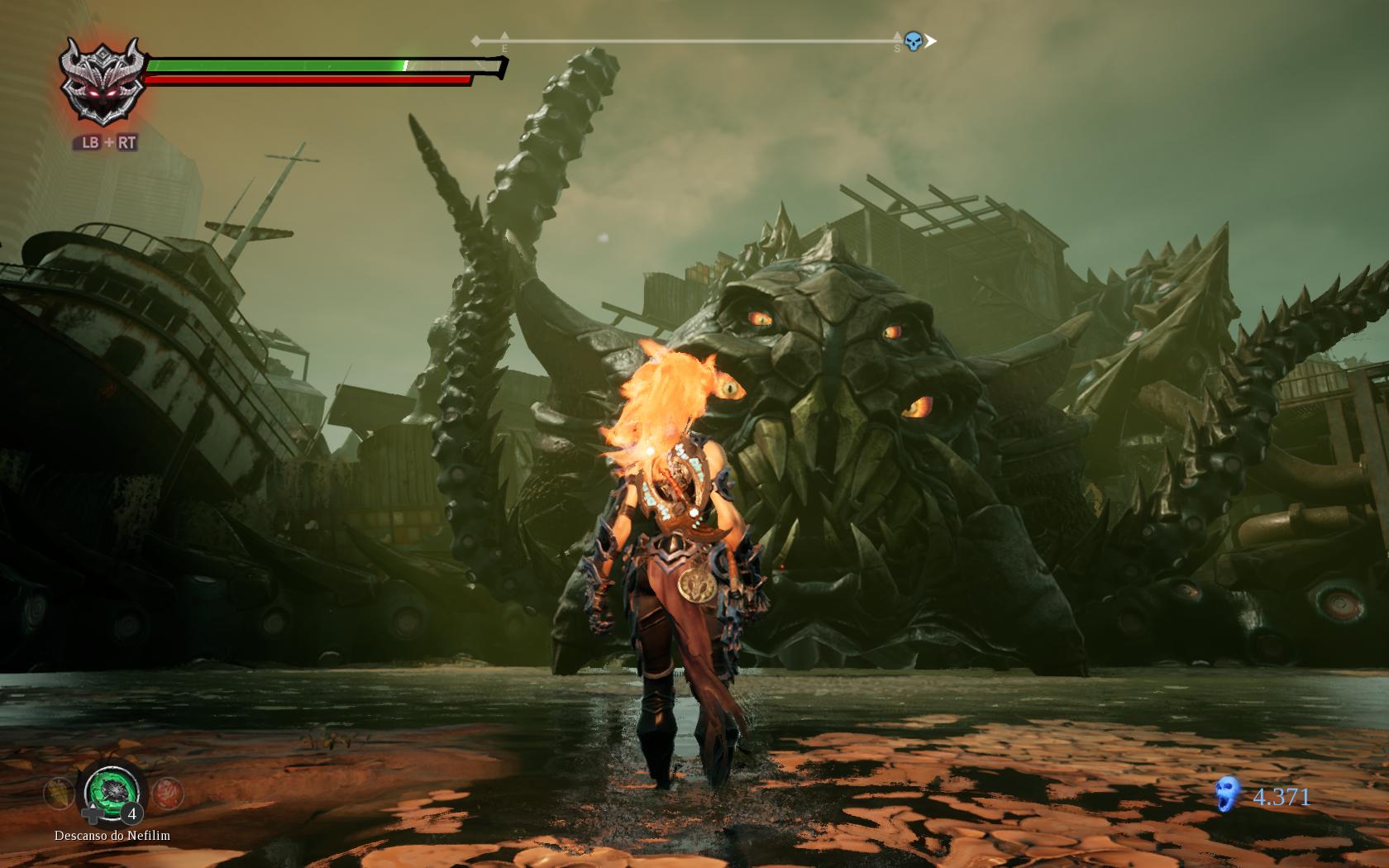The height and width of the screenshot is (868, 1389).
Task: Click the white arrow at the compass right end
Action: [931, 39]
